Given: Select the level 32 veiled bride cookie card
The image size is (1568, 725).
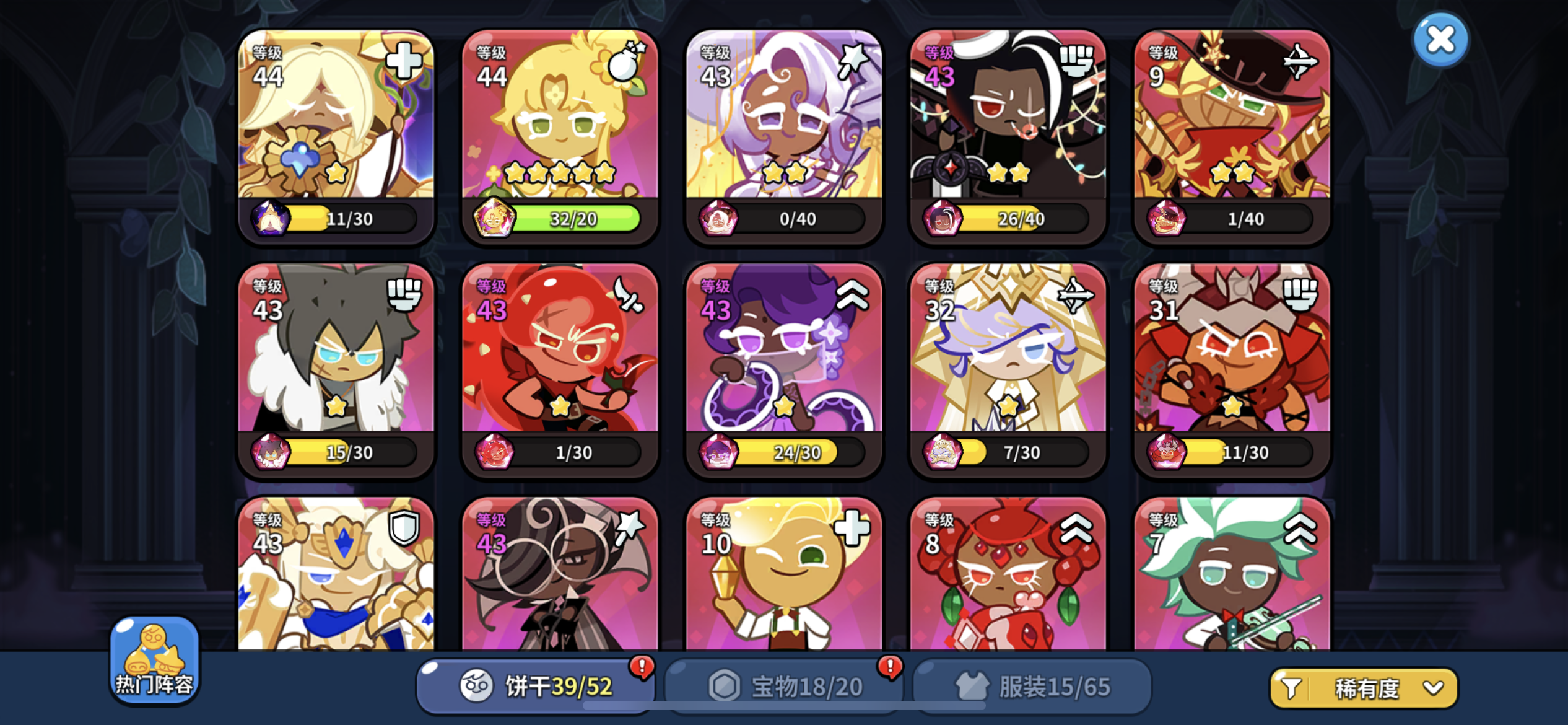Looking at the screenshot, I should coord(1007,369).
